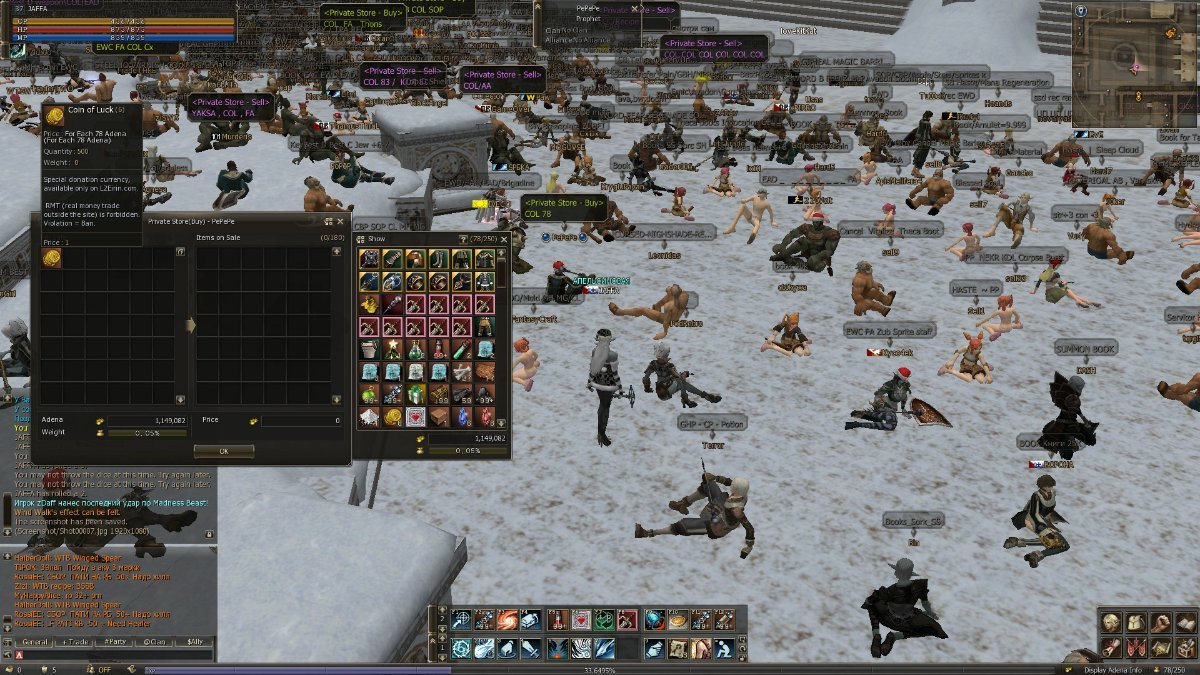
Task: Switch to the Trade chat tab
Action: tap(76, 641)
